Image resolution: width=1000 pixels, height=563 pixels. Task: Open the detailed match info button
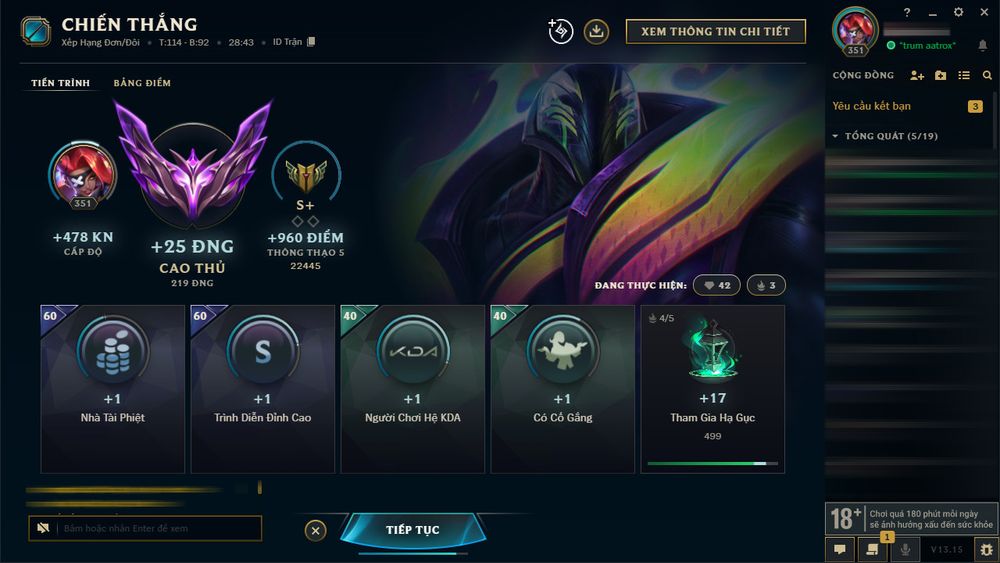click(715, 31)
